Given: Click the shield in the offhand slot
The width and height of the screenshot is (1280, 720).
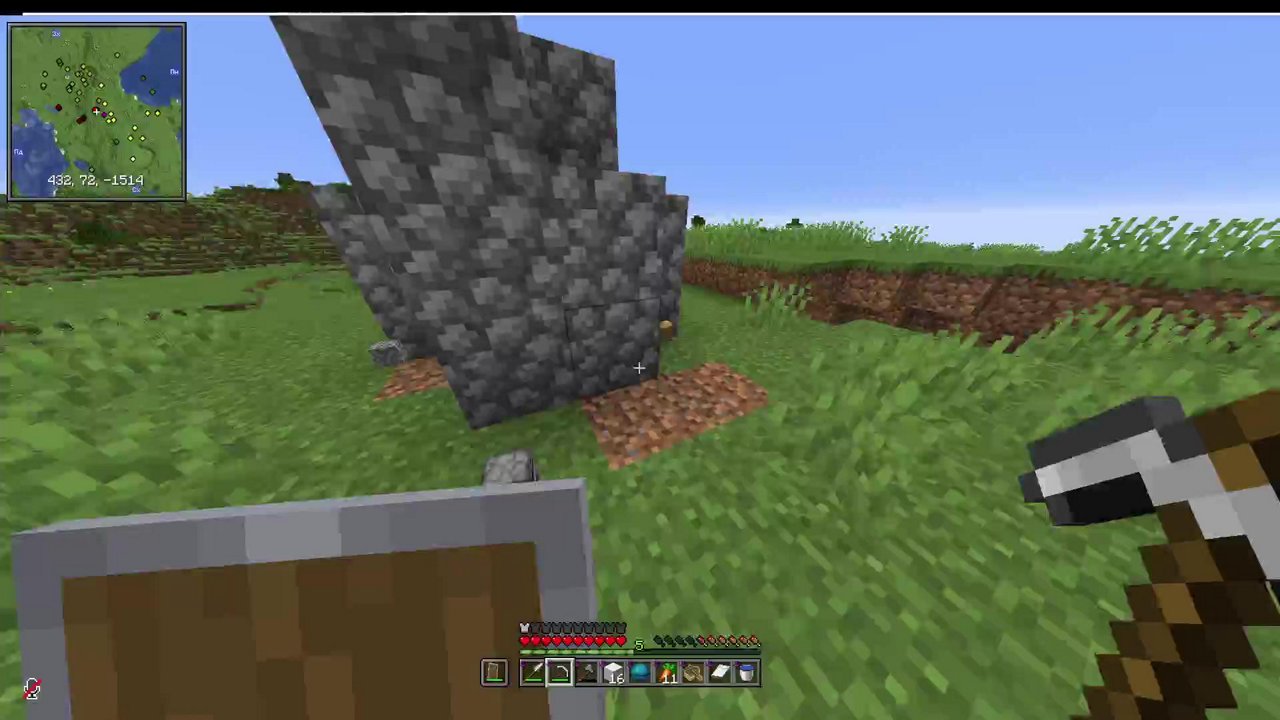Looking at the screenshot, I should (x=494, y=673).
